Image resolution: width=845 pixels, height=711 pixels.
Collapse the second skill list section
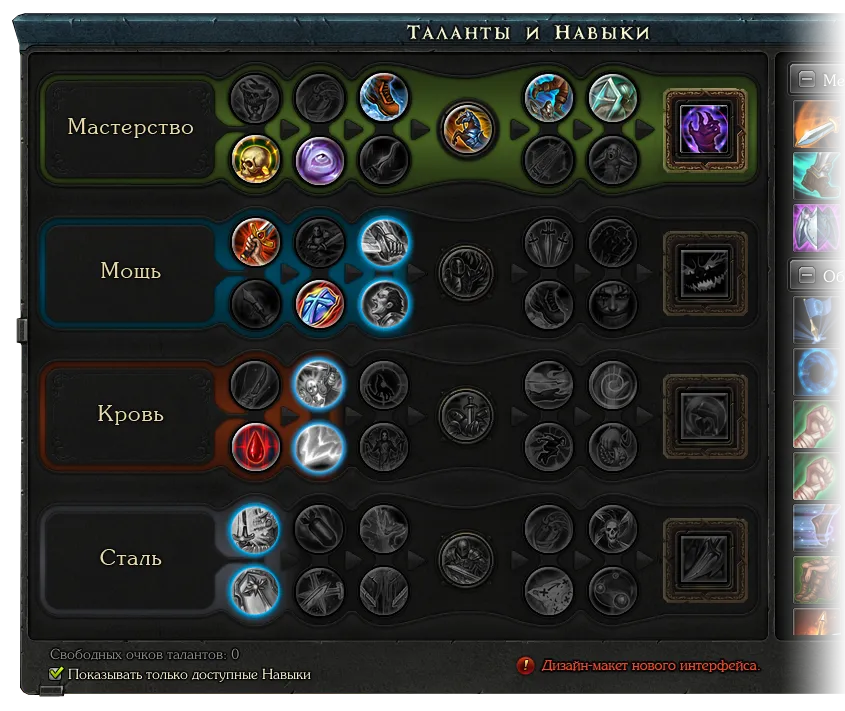(805, 274)
